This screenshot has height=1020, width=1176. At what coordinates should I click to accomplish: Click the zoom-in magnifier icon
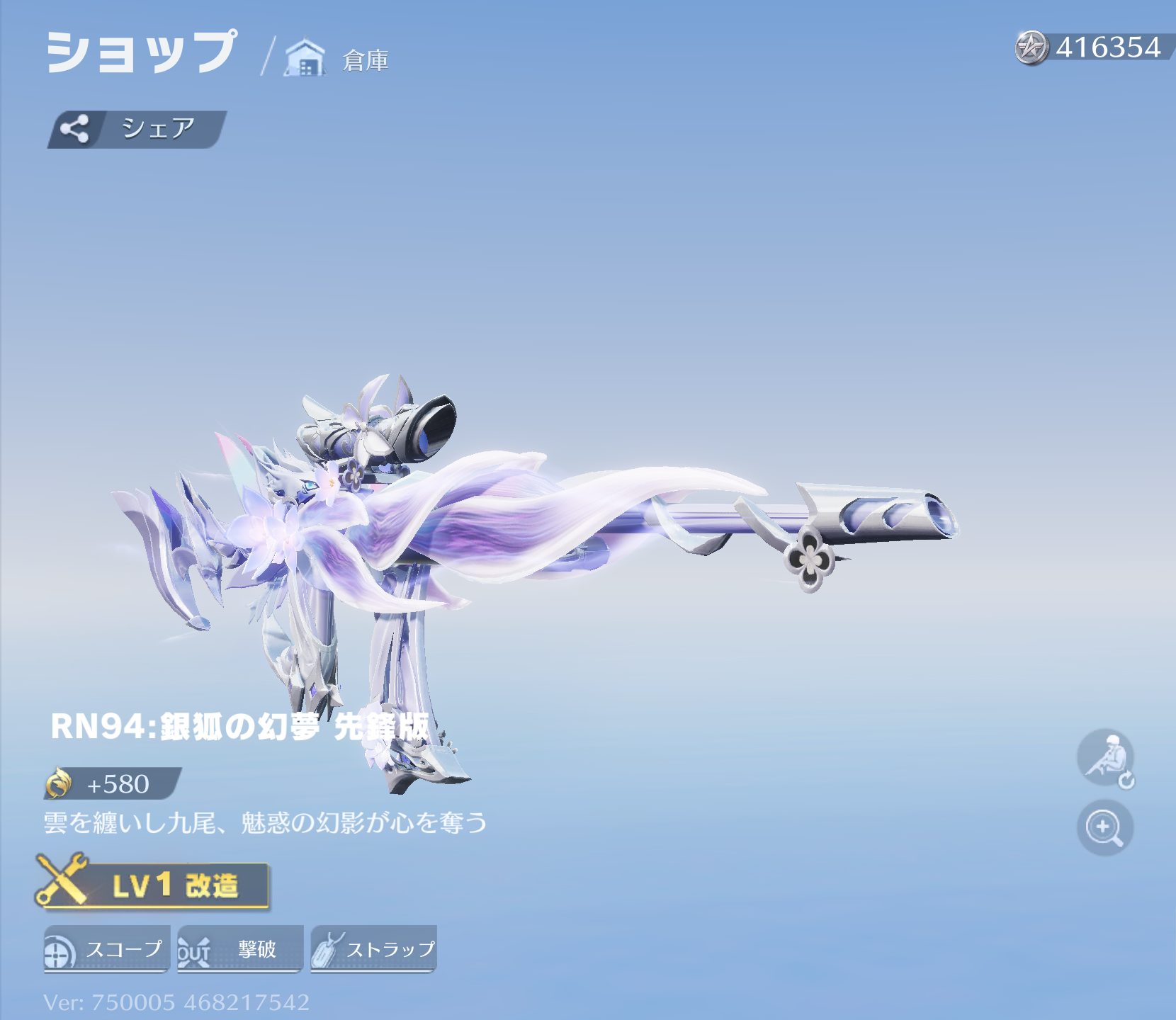tap(1104, 827)
